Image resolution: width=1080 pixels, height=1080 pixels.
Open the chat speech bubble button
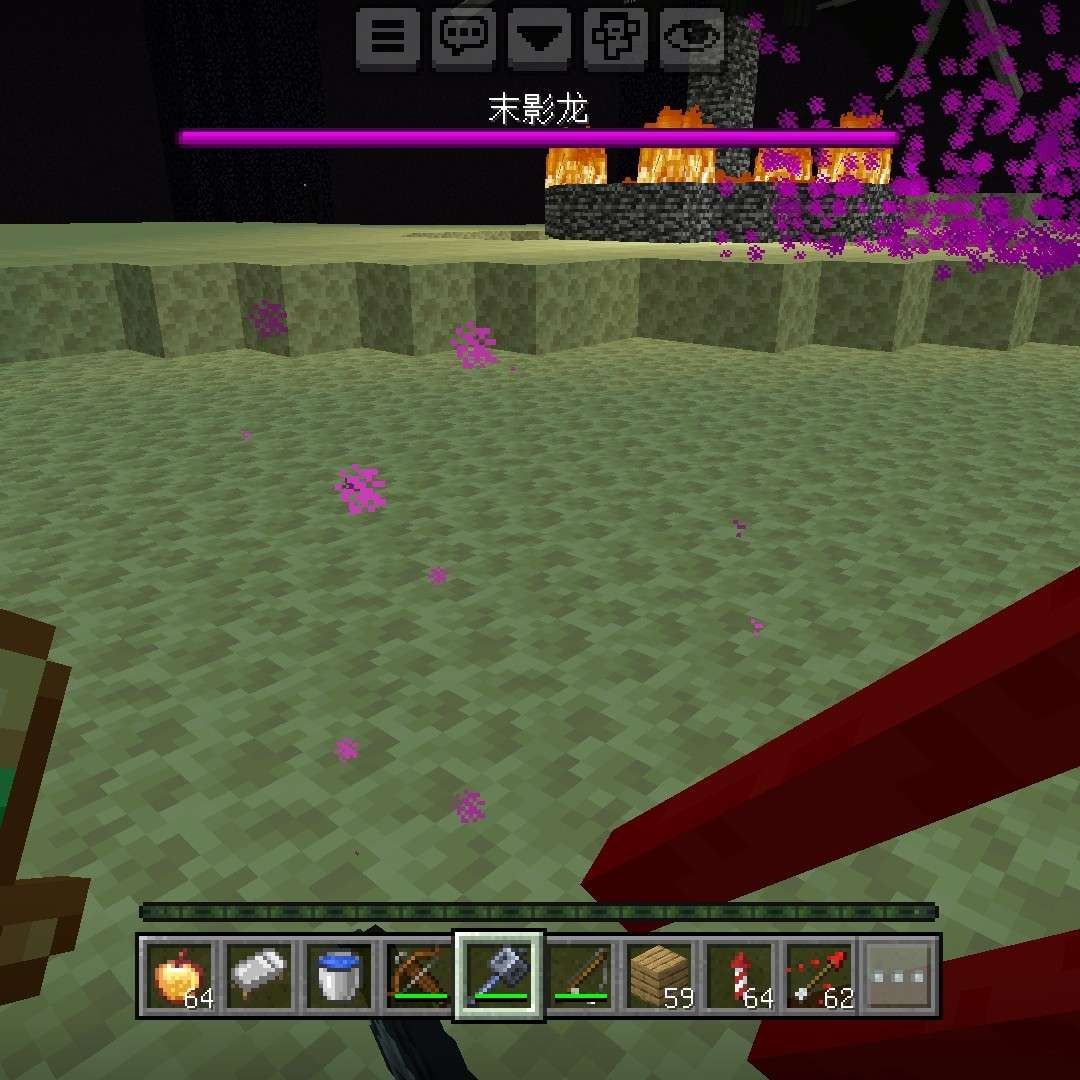465,37
